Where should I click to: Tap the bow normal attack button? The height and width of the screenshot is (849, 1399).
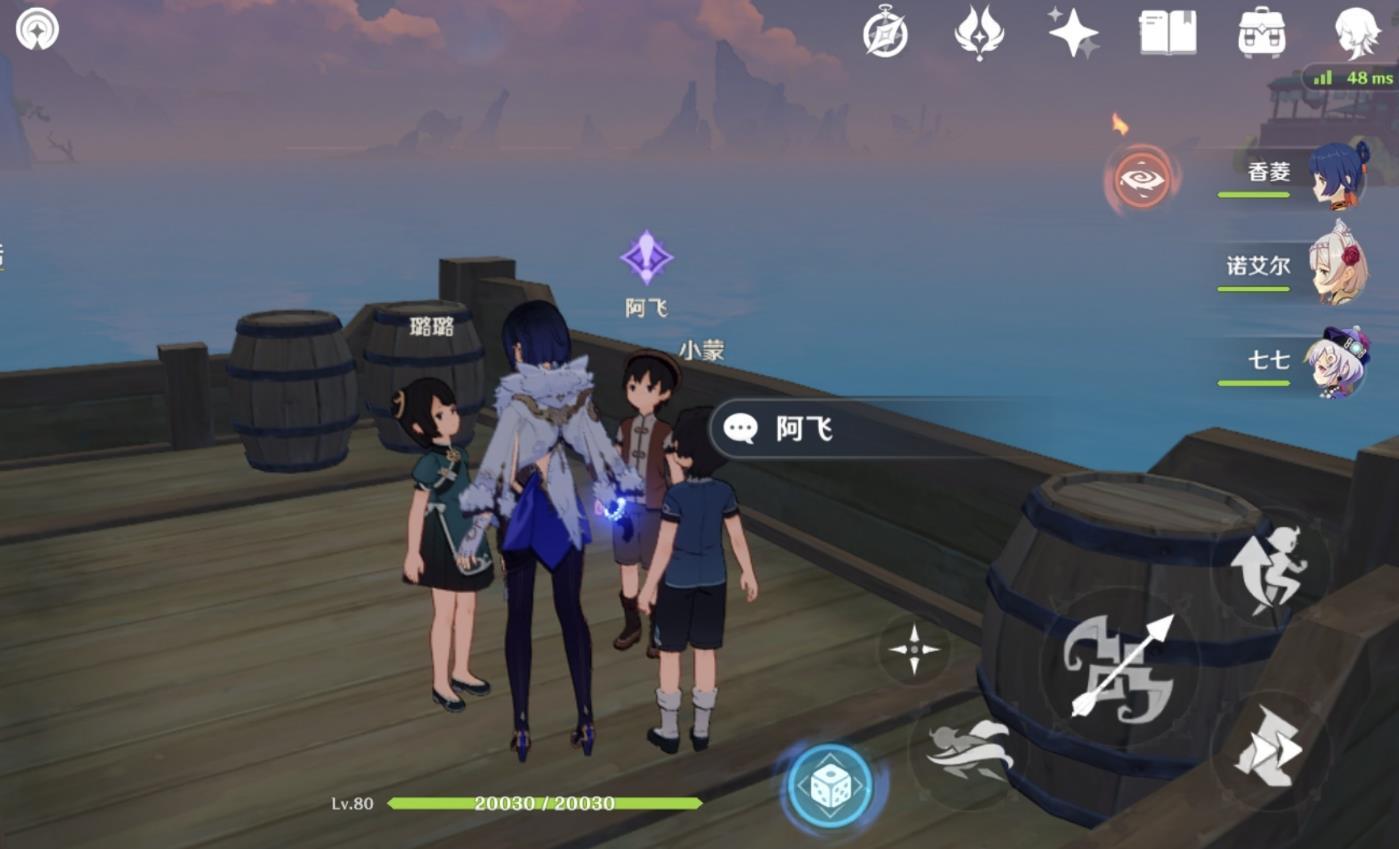pyautogui.click(x=1120, y=667)
